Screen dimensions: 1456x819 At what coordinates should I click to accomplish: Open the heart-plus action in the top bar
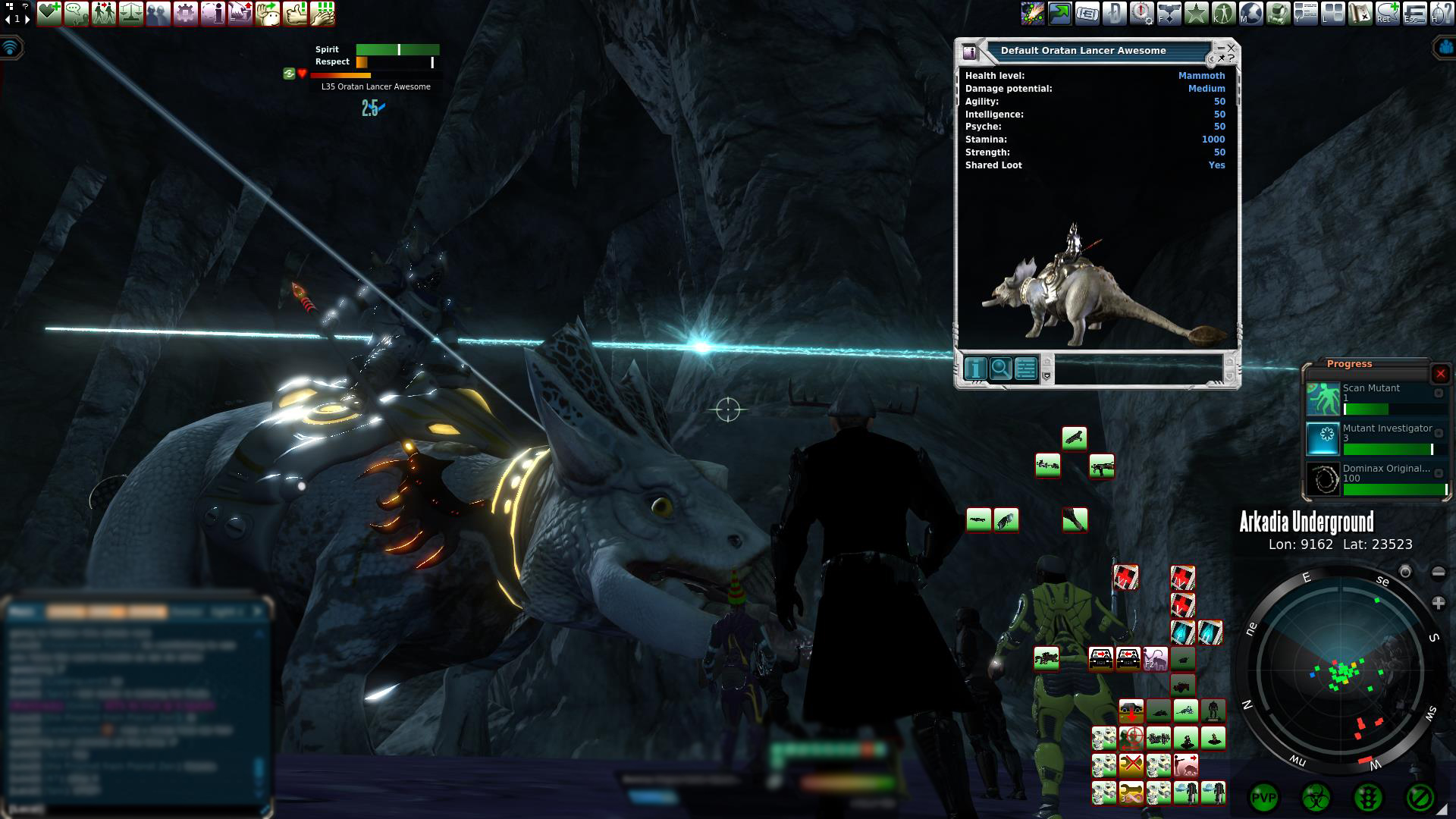(49, 13)
